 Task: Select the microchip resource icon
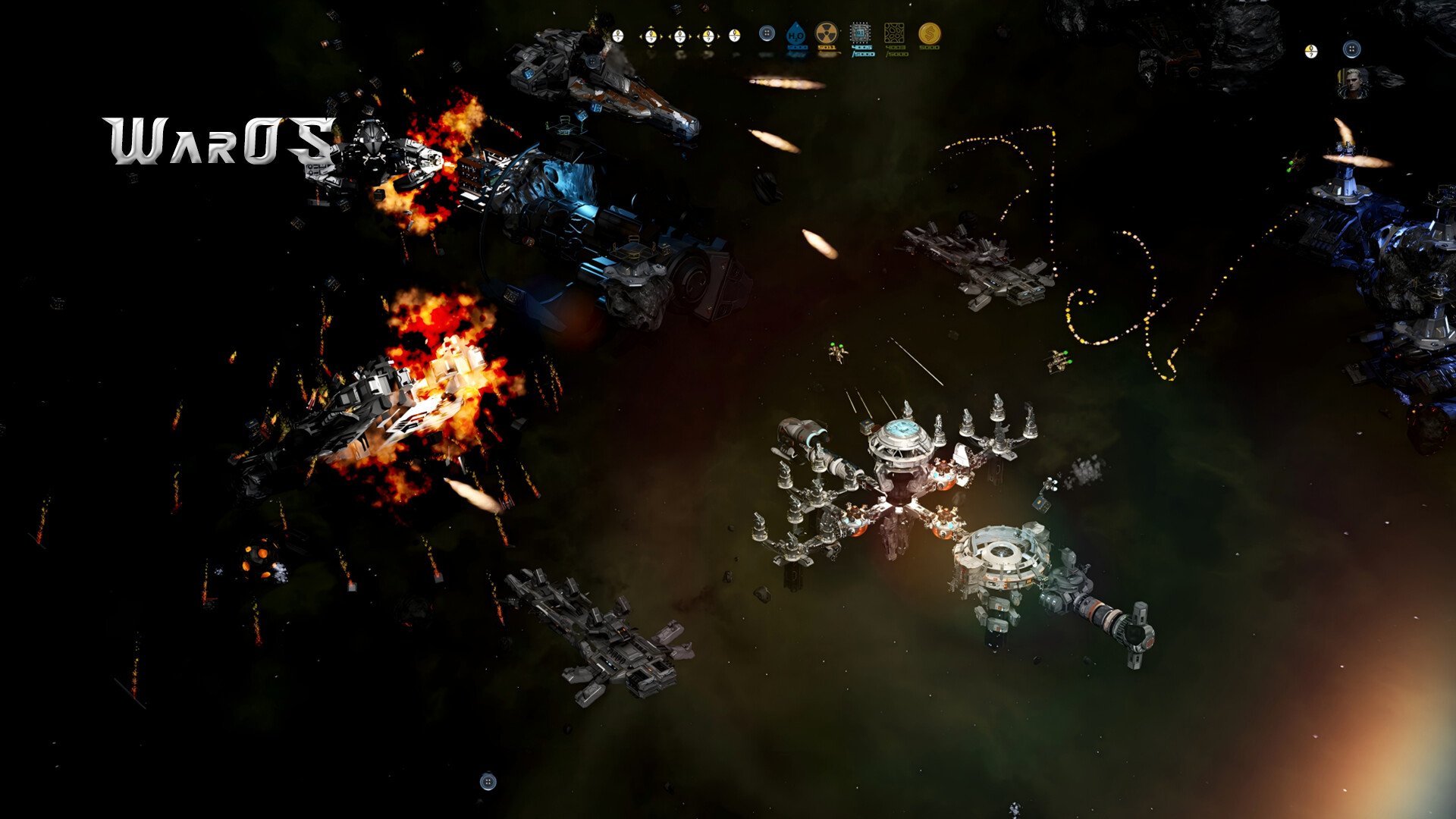click(860, 33)
